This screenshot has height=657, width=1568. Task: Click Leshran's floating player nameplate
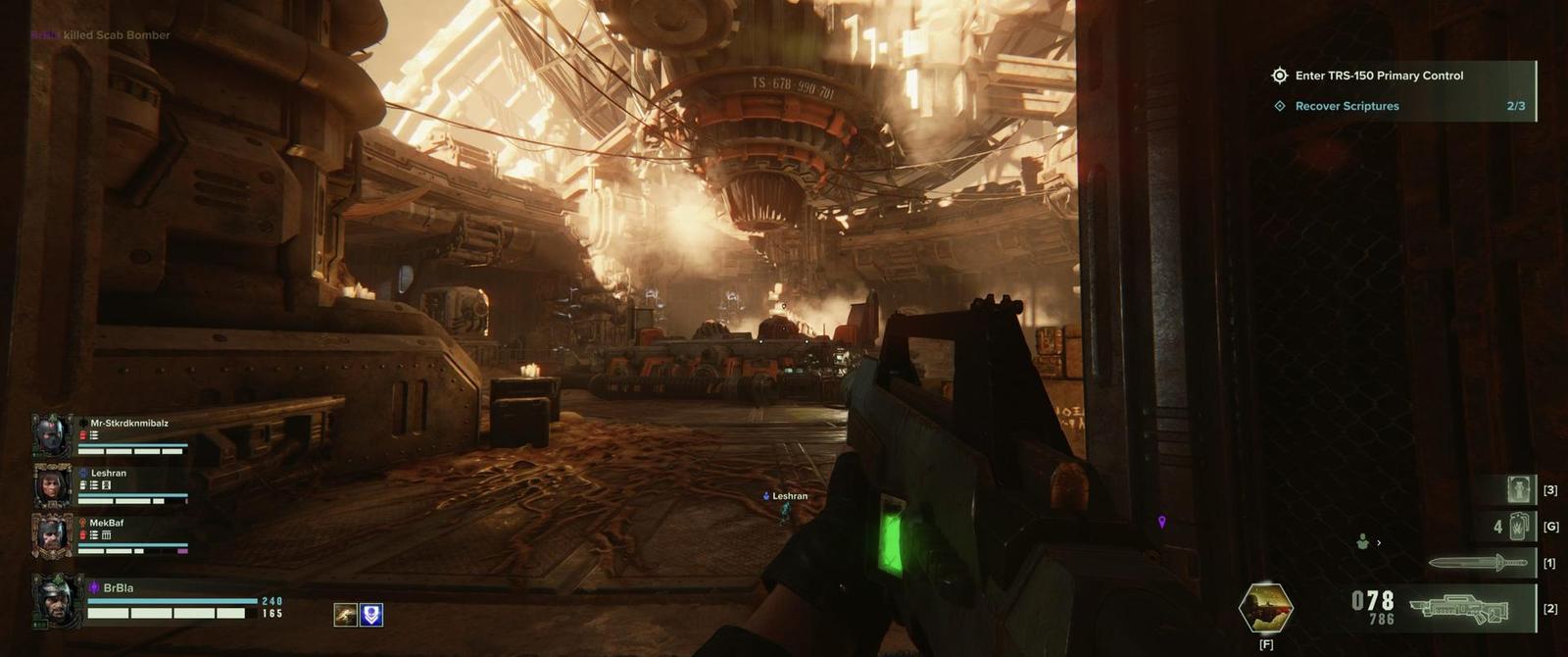pos(786,496)
